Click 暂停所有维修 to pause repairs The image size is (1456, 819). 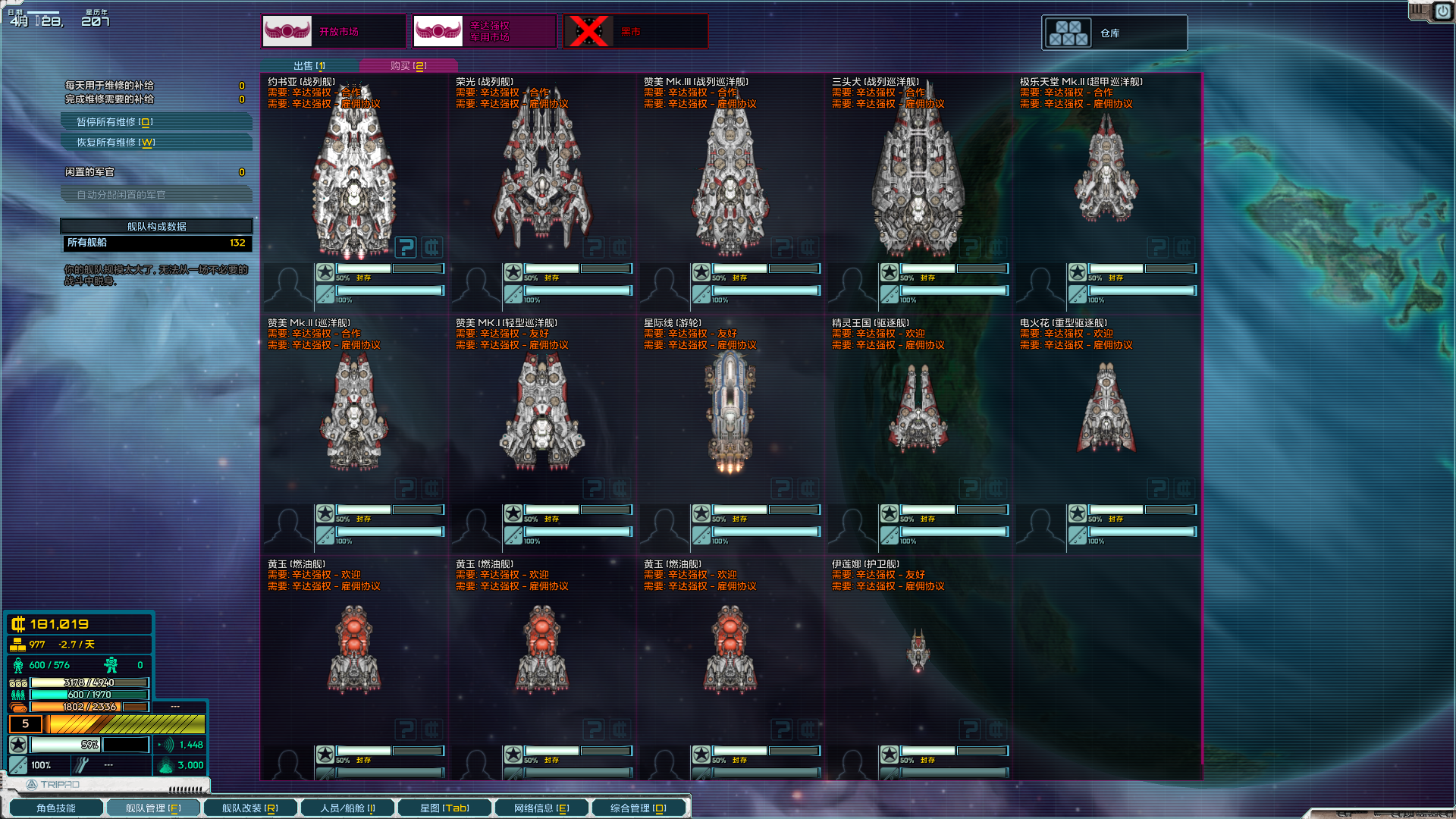(x=156, y=122)
